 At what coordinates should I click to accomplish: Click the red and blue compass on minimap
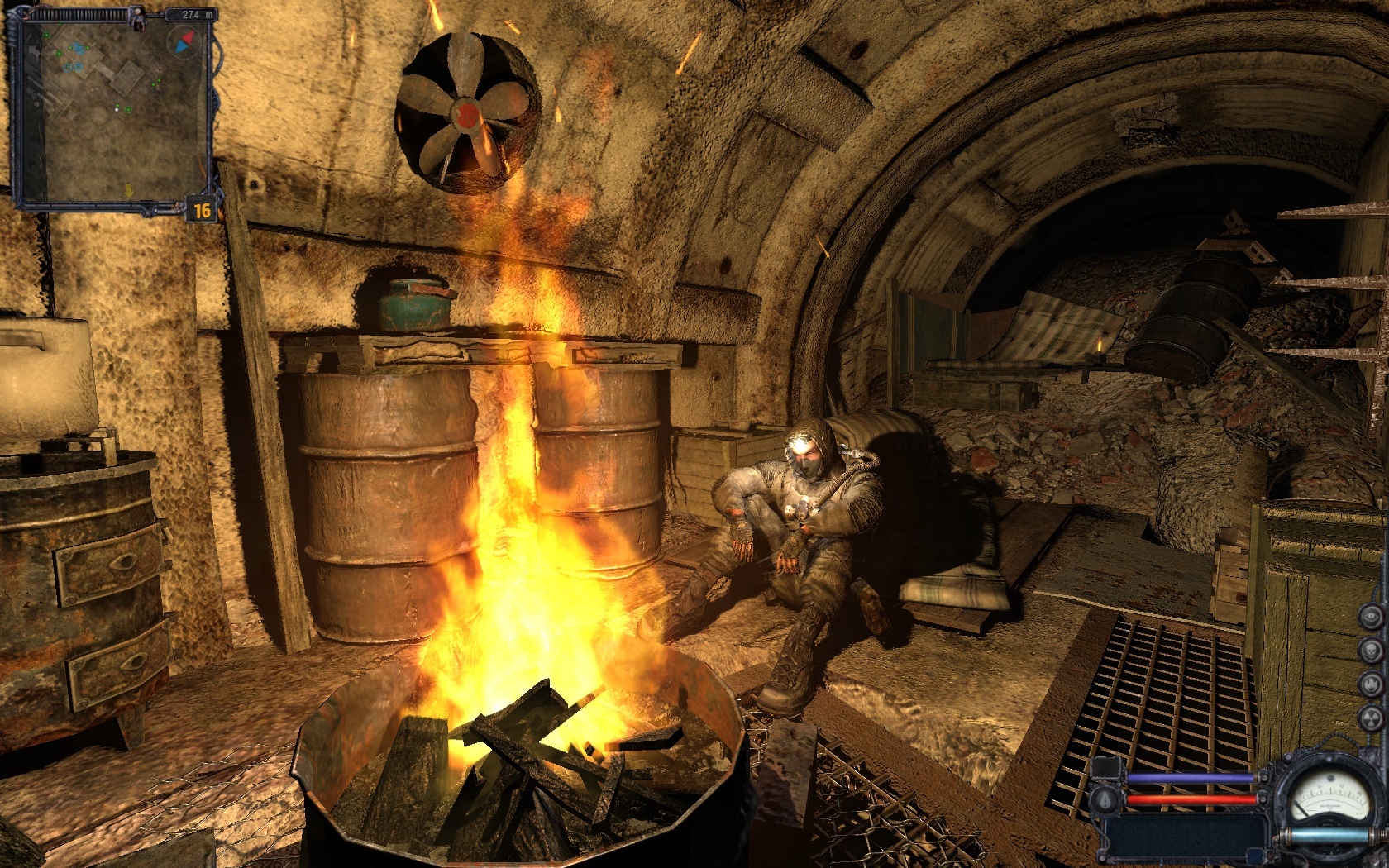point(184,42)
